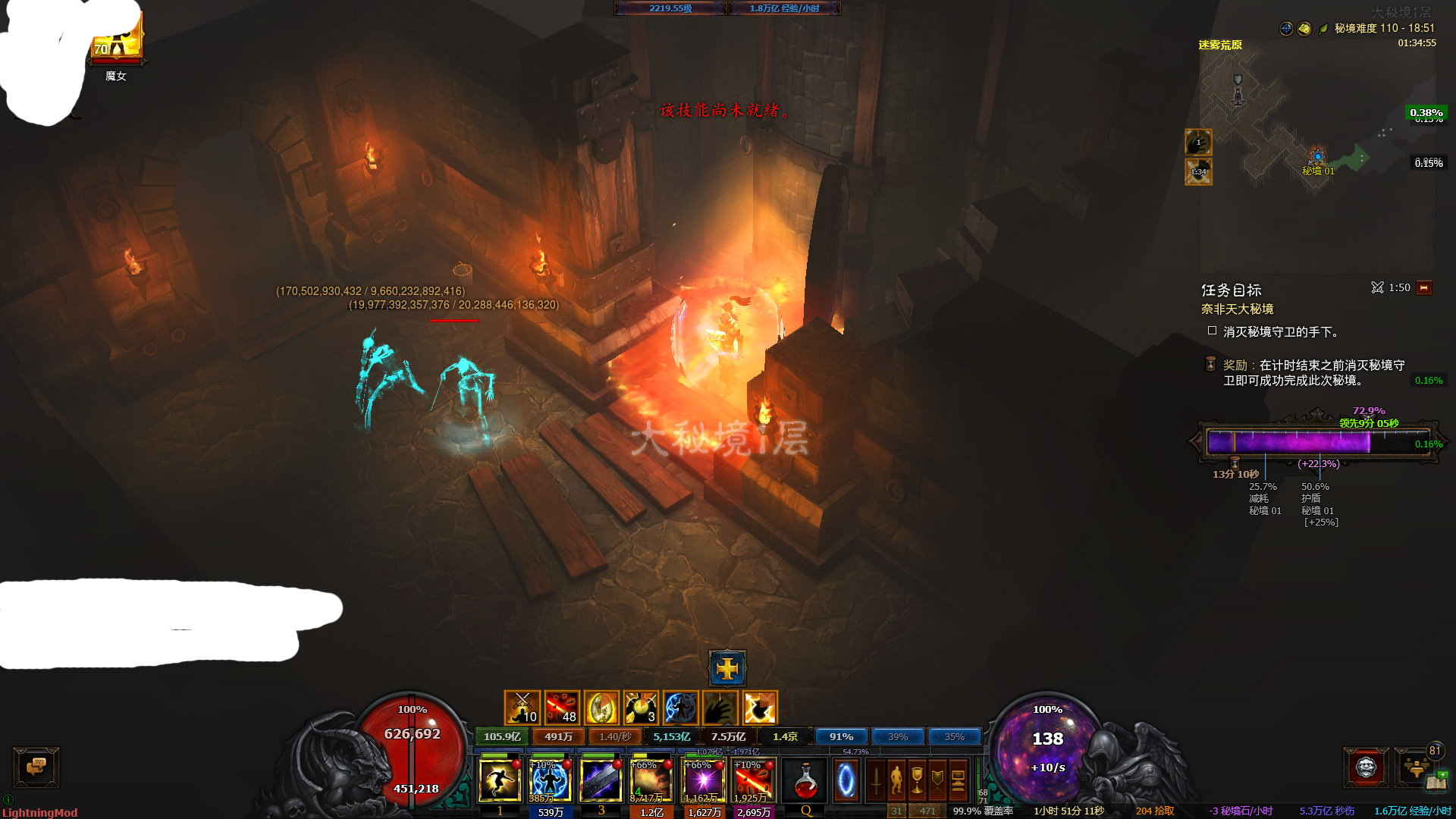Select the dark purple blade skill
This screenshot has width=1456, height=819.
tap(601, 780)
